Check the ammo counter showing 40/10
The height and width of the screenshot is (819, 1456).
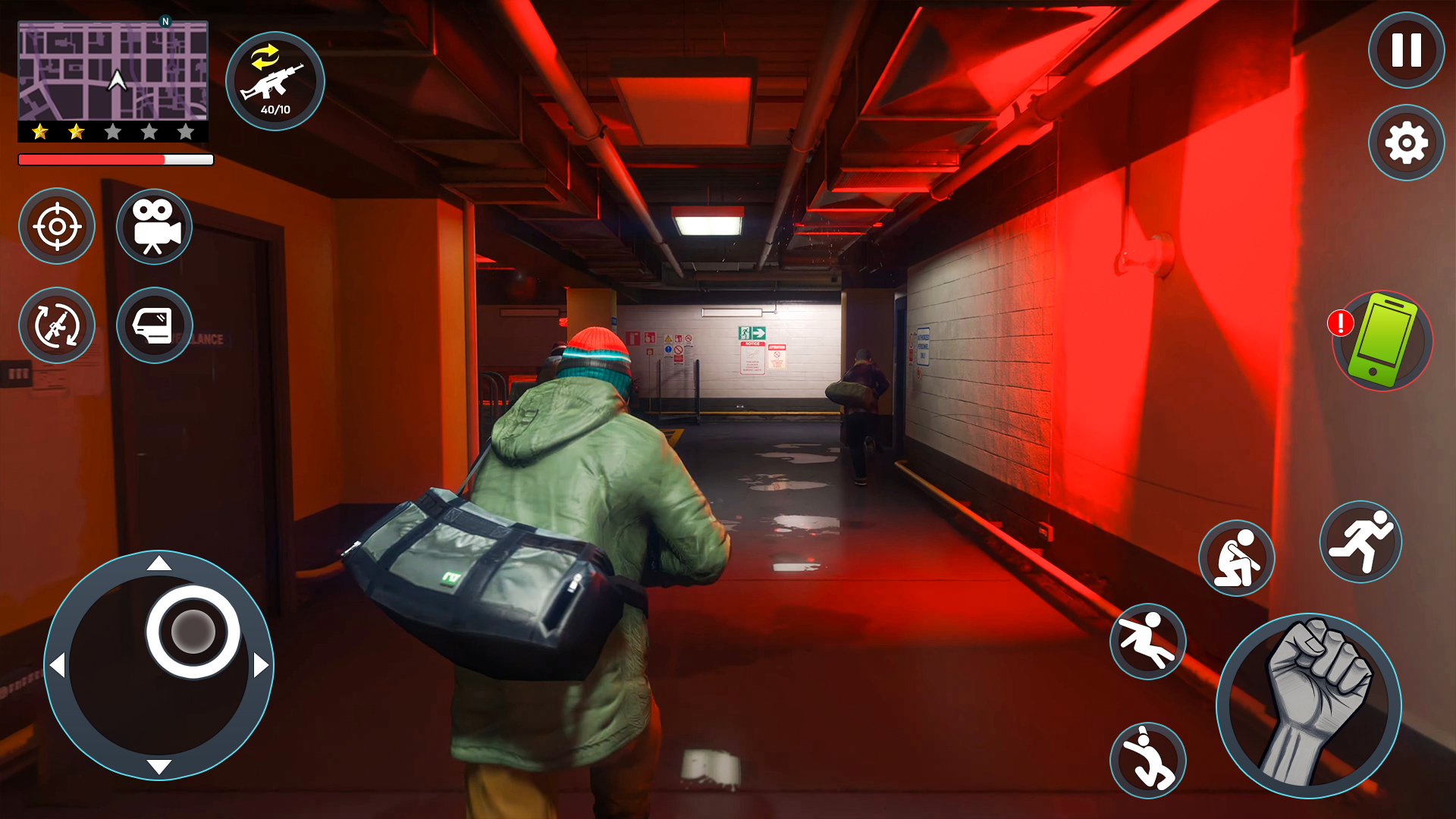tap(275, 108)
